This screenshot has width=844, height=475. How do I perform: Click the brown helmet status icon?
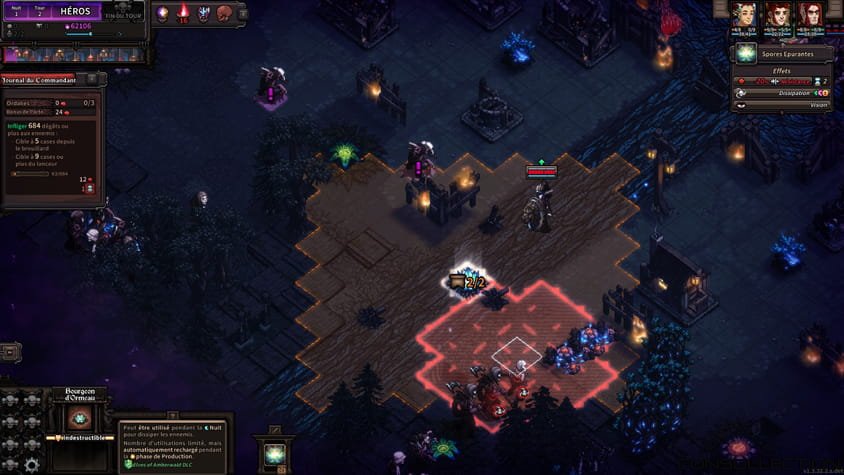pyautogui.click(x=224, y=14)
